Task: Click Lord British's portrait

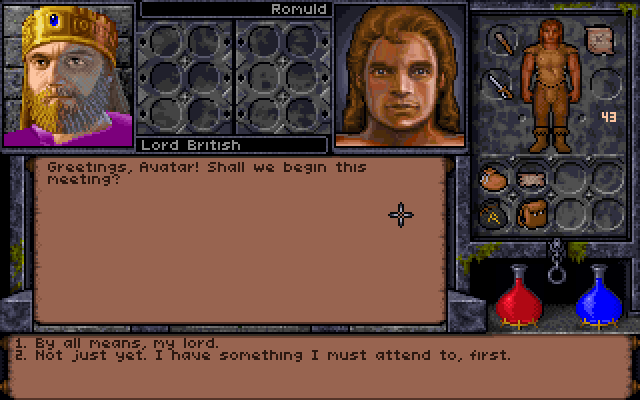Action: (67, 75)
